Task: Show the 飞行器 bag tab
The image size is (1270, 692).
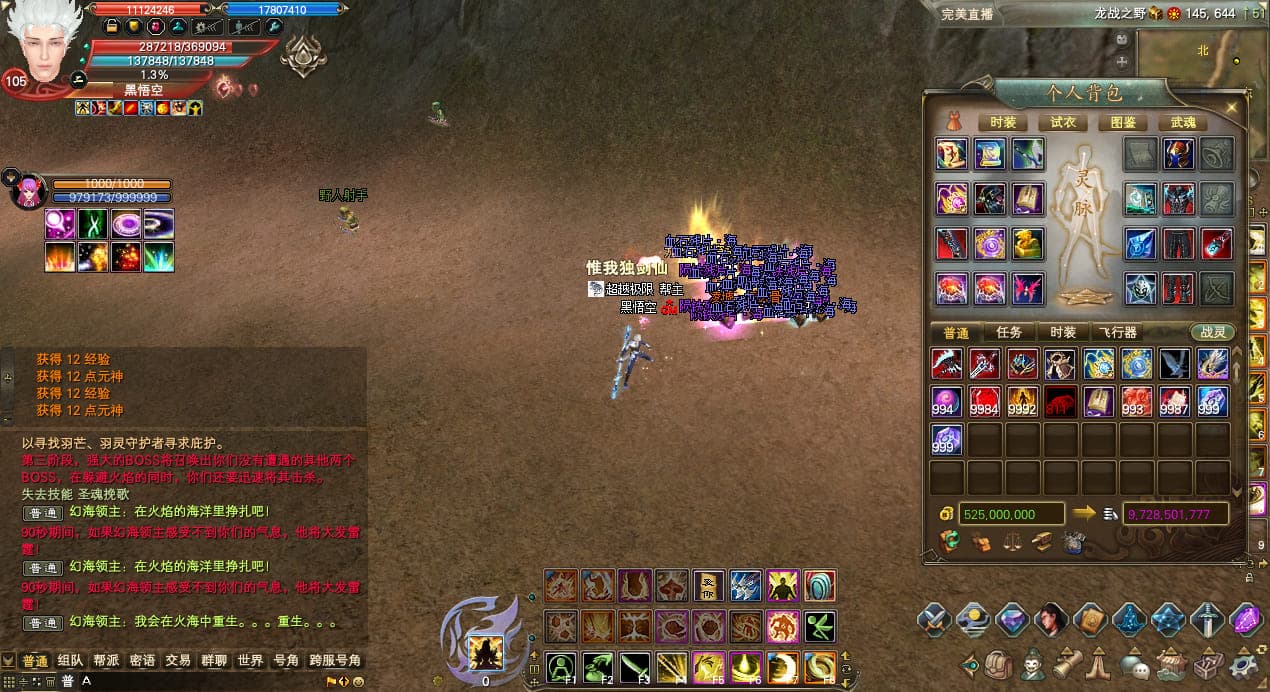Action: [1116, 333]
